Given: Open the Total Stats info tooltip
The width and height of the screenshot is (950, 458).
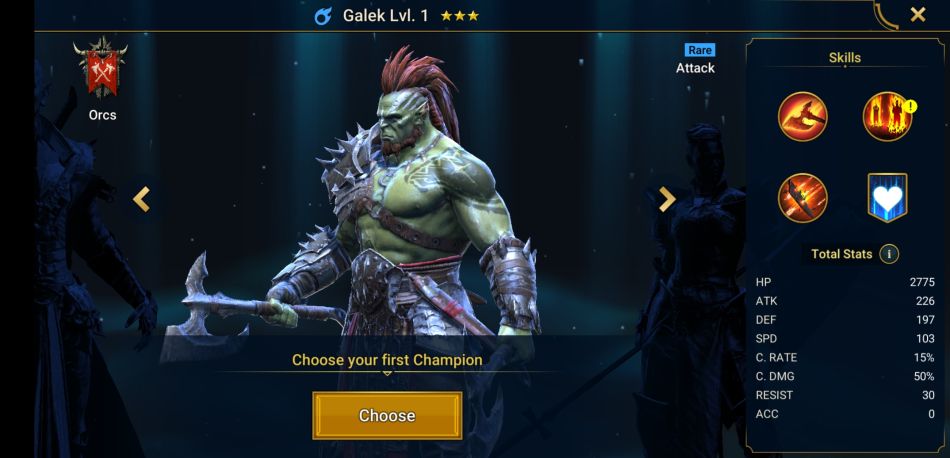Looking at the screenshot, I should click(889, 254).
